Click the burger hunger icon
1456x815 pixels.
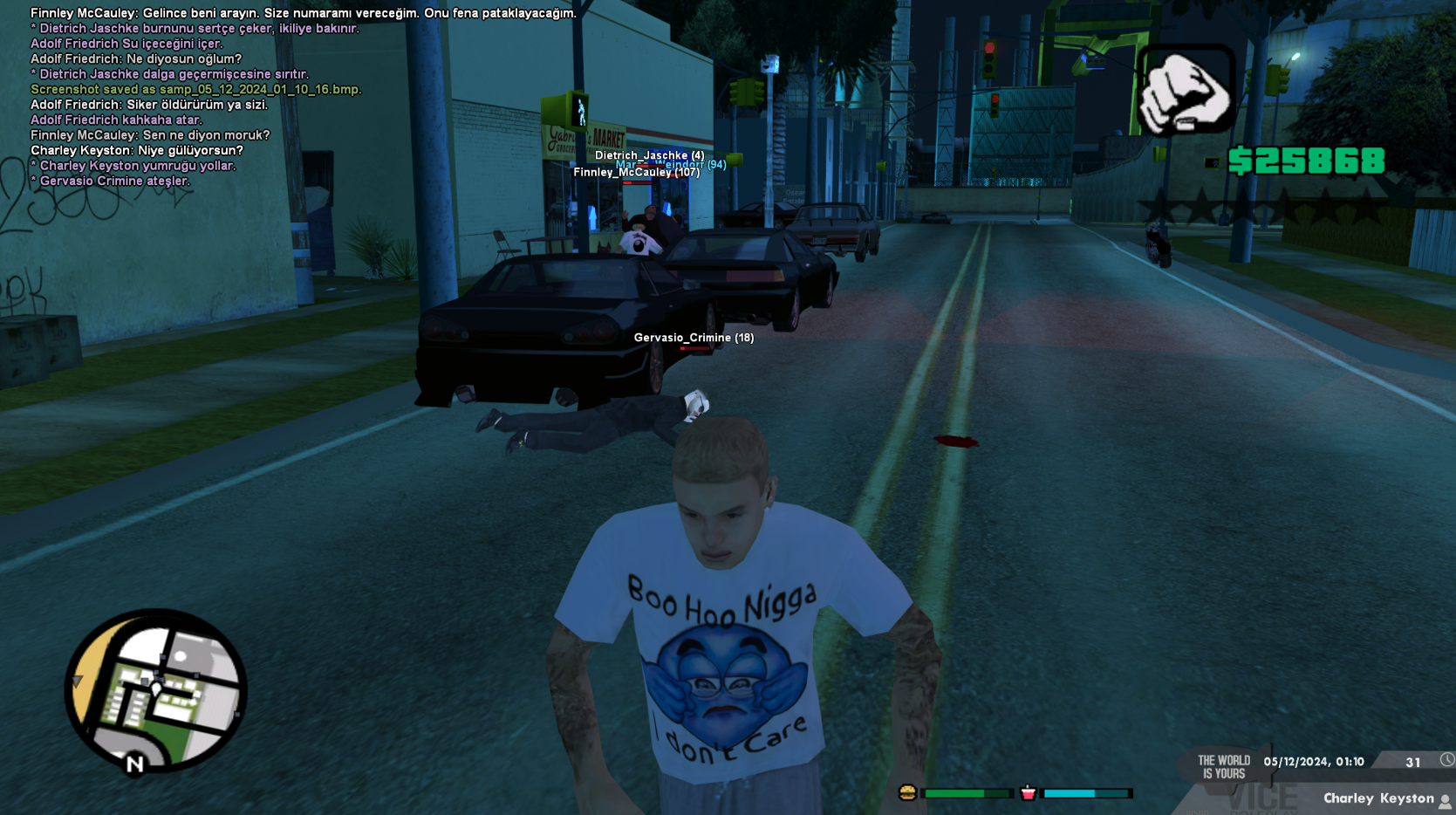tap(907, 792)
